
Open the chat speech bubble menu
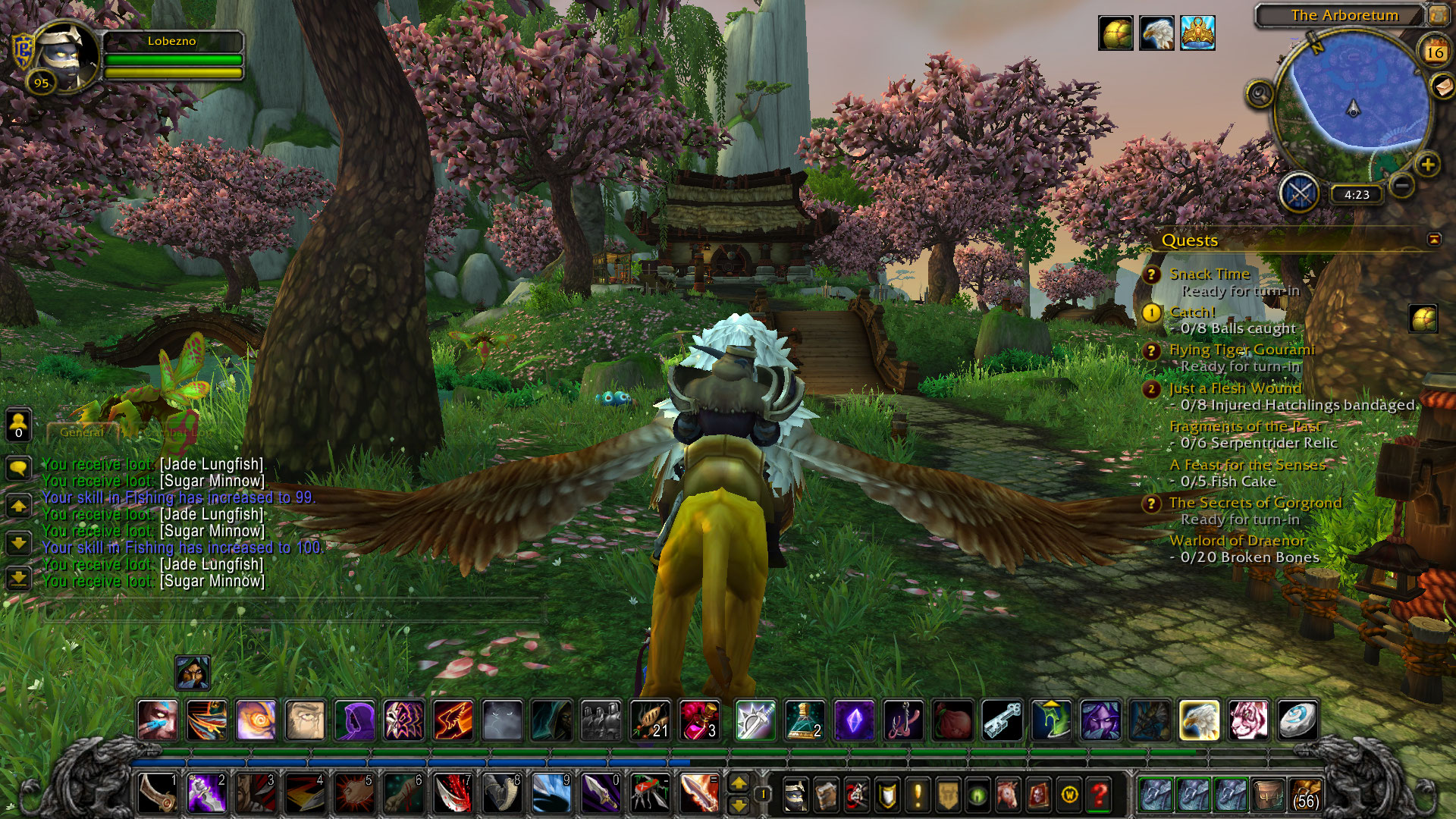coord(19,467)
